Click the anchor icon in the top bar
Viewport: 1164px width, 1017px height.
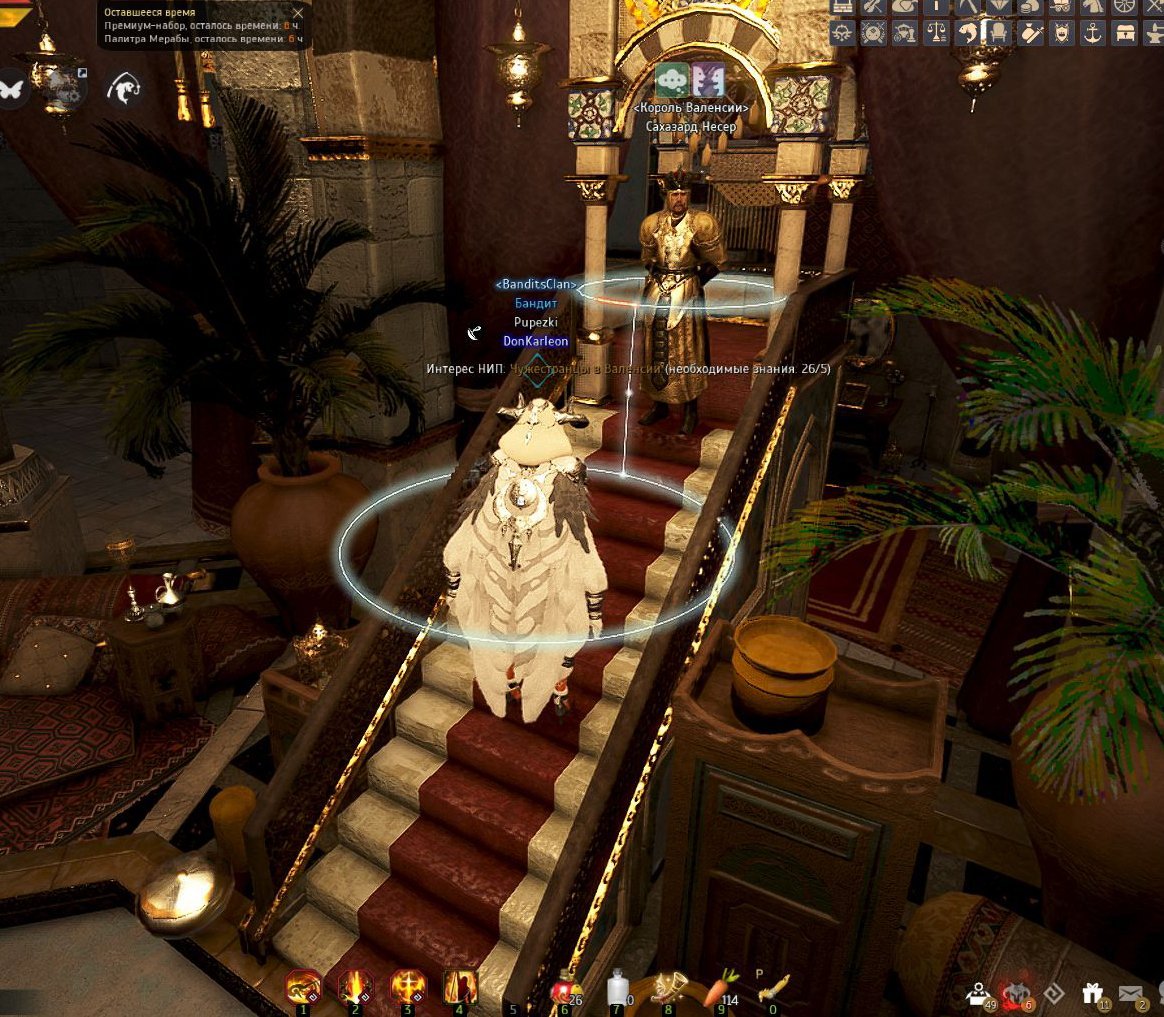(1090, 33)
